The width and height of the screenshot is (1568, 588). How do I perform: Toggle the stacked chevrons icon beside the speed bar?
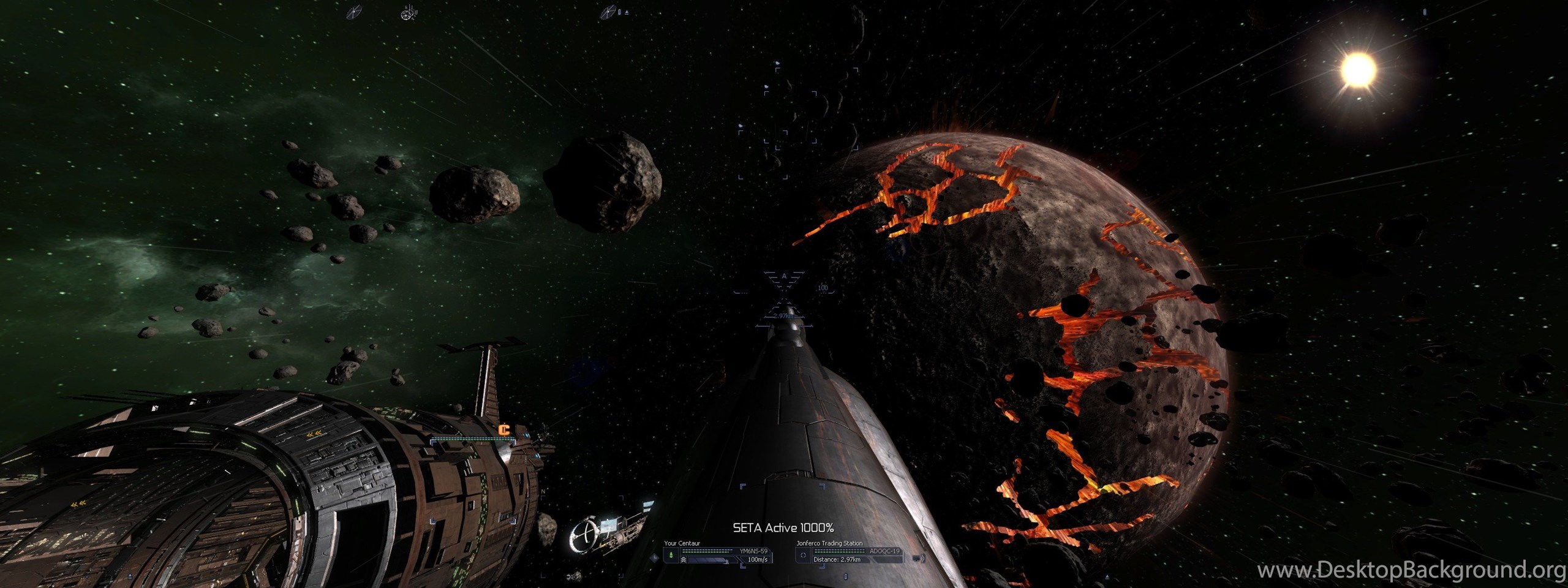[x=684, y=560]
